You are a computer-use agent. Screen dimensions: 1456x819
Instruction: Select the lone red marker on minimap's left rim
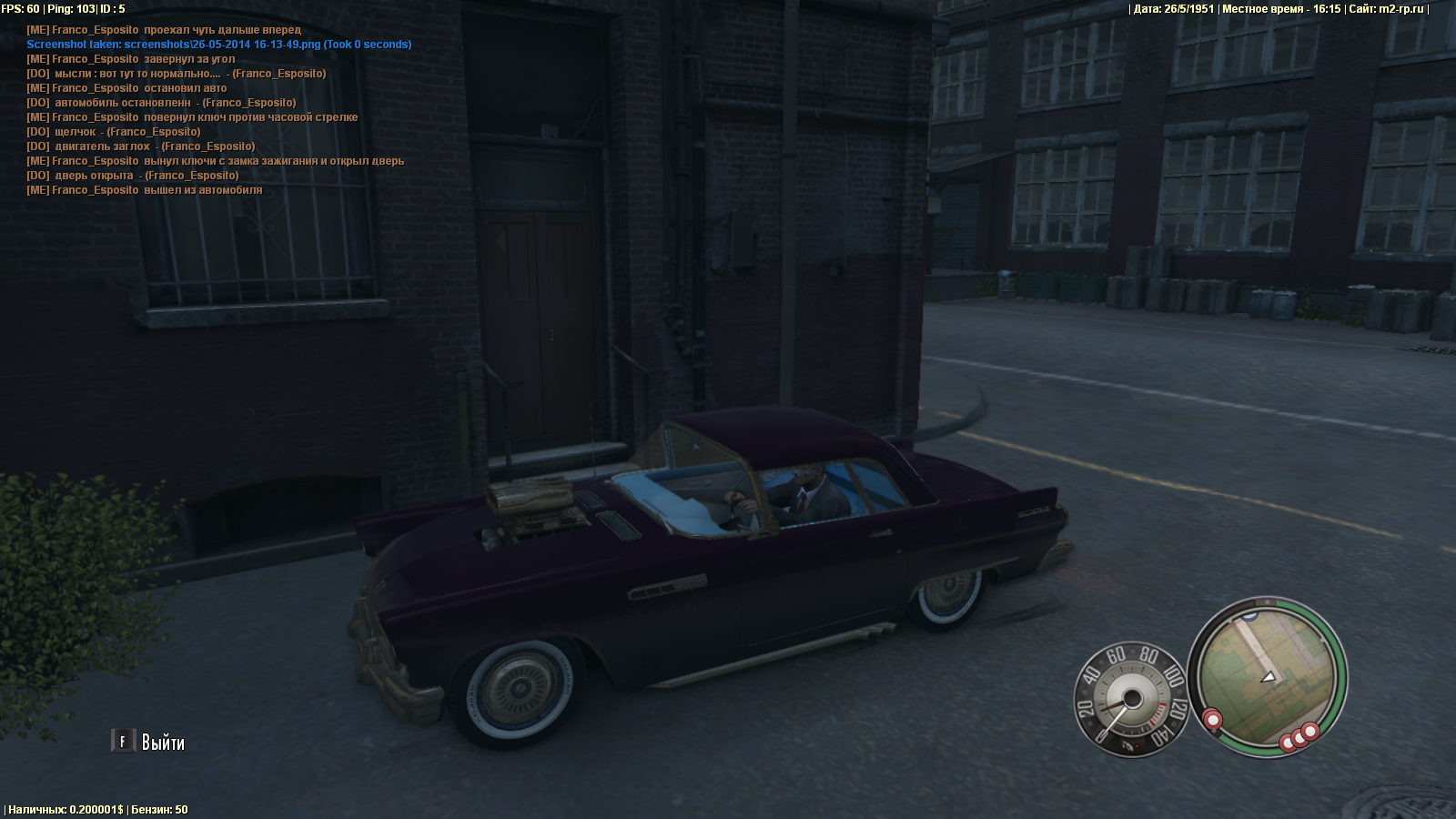[1212, 720]
